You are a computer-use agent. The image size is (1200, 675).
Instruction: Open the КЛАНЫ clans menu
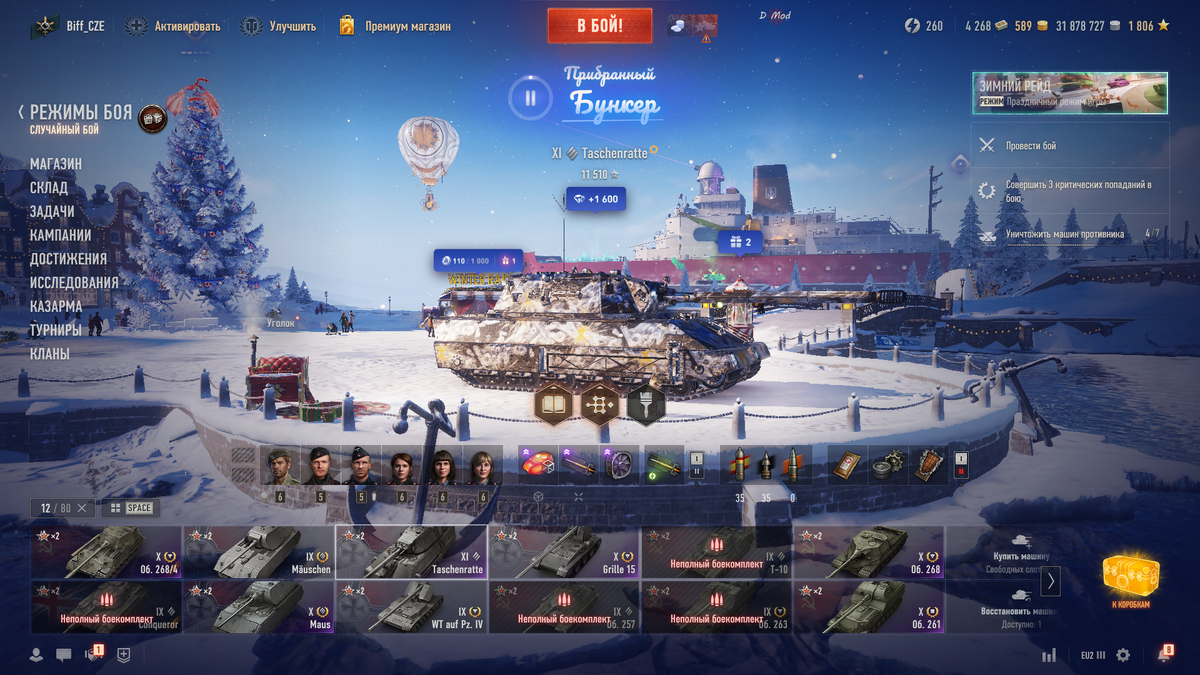point(50,354)
